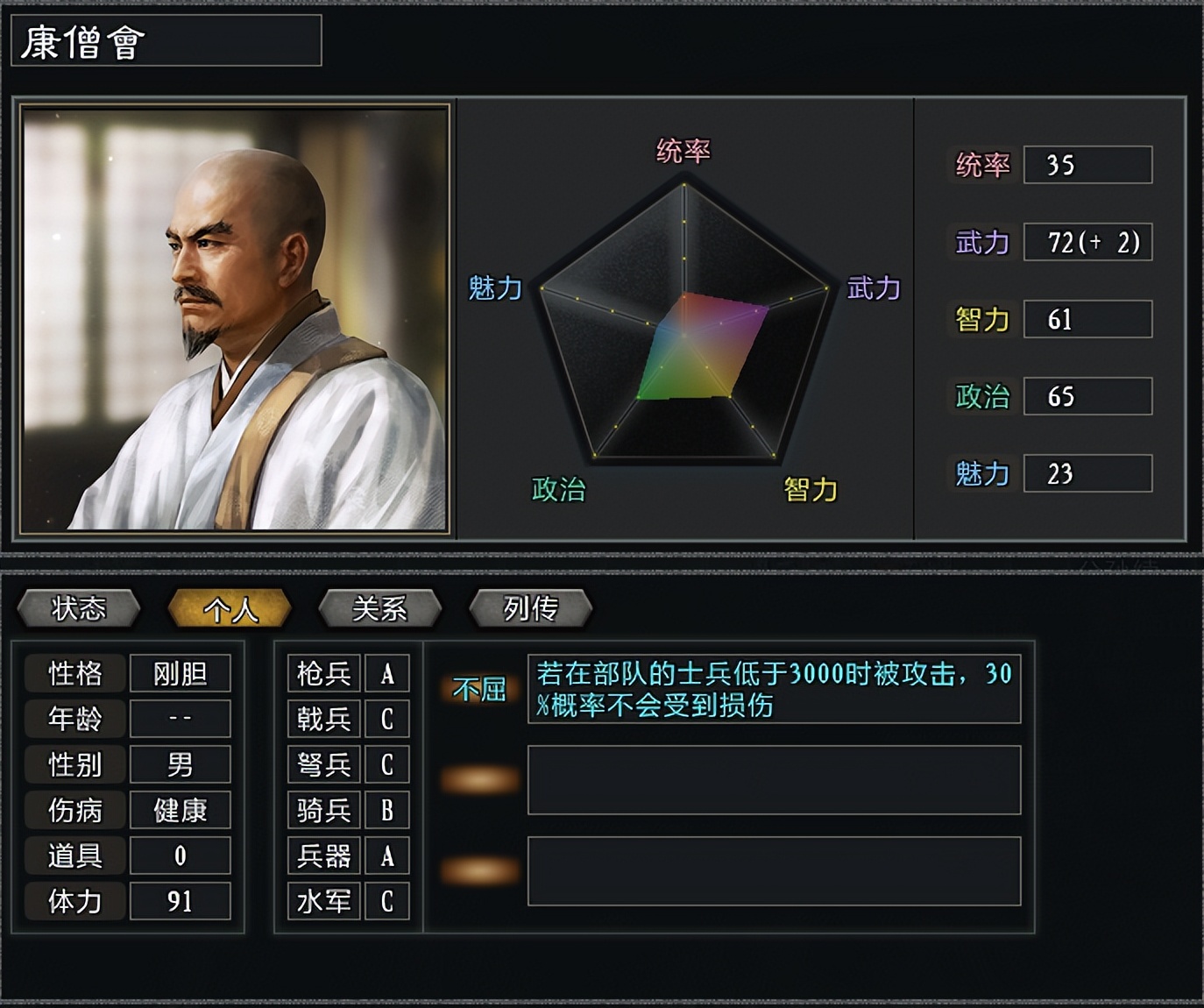Select the 不屈 skill badge
The image size is (1204, 1008).
478,690
